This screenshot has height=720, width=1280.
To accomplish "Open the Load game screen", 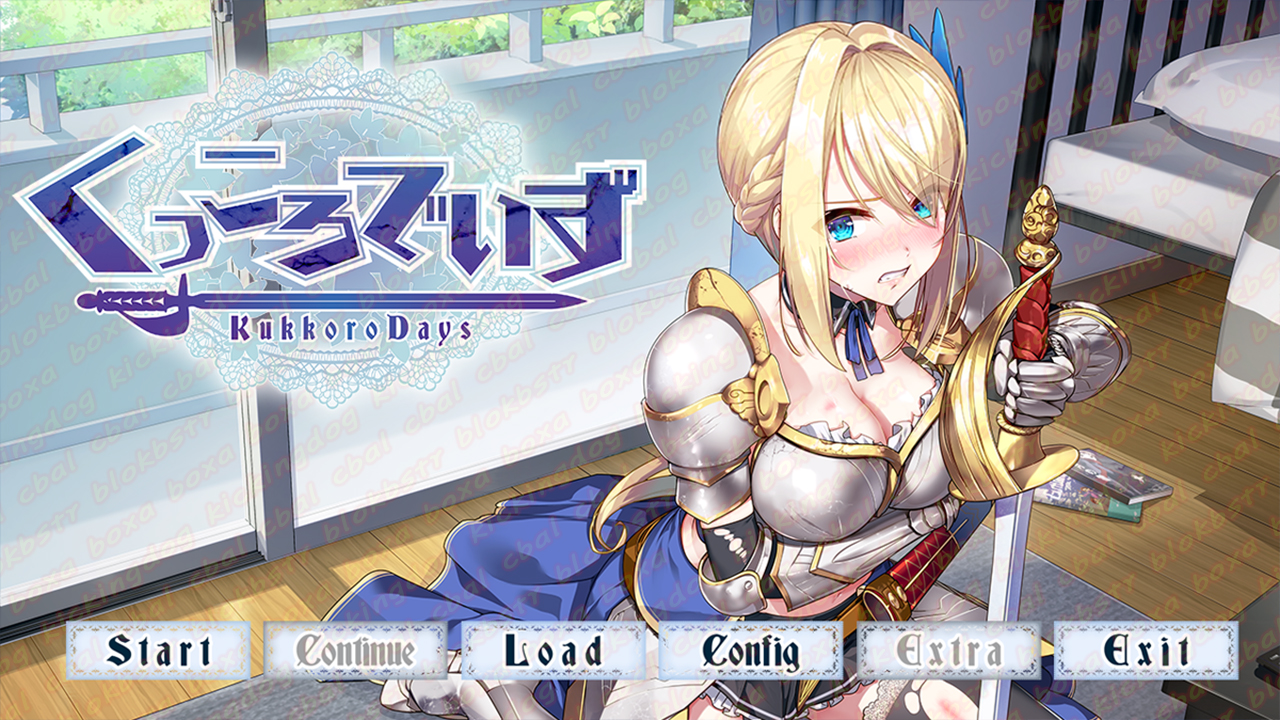I will (553, 651).
